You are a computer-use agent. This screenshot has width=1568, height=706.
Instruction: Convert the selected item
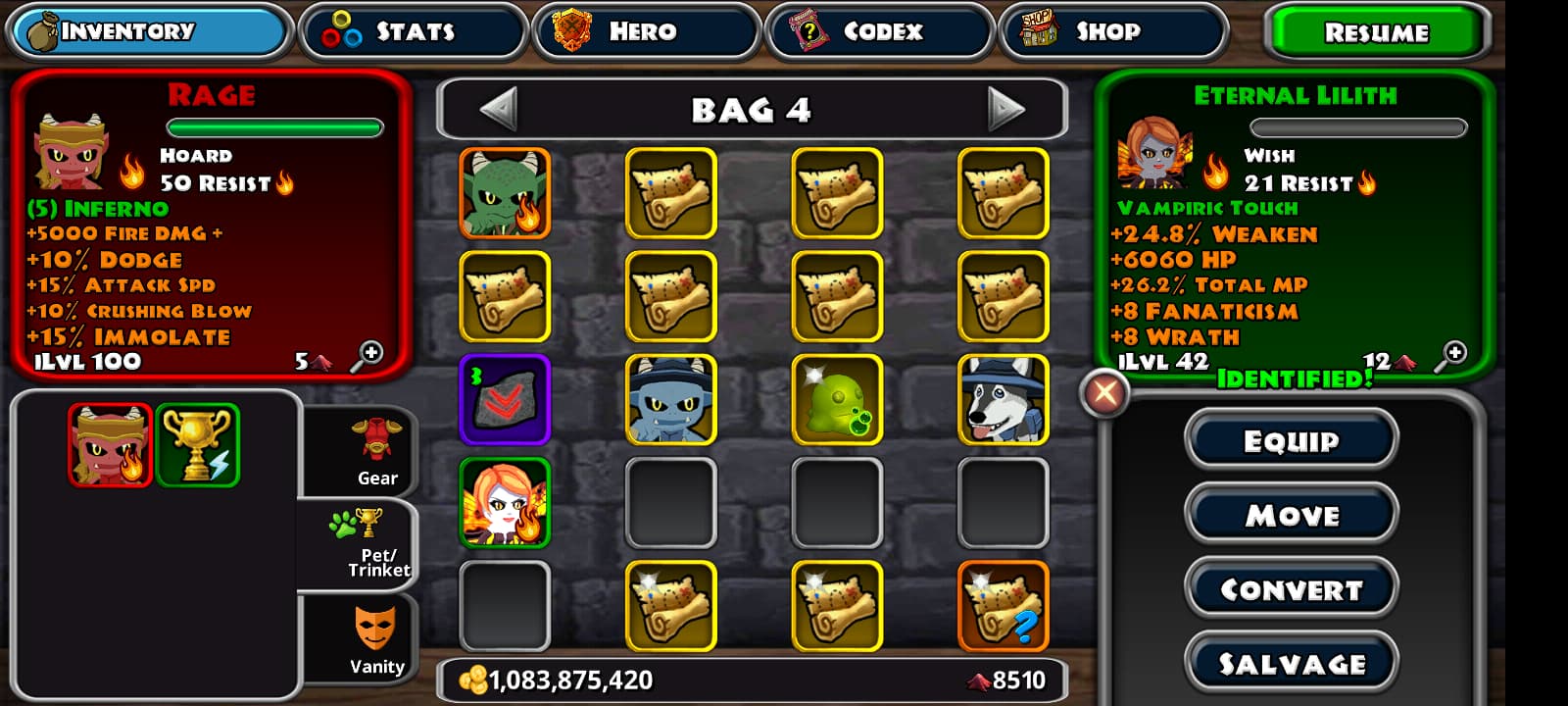point(1291,589)
